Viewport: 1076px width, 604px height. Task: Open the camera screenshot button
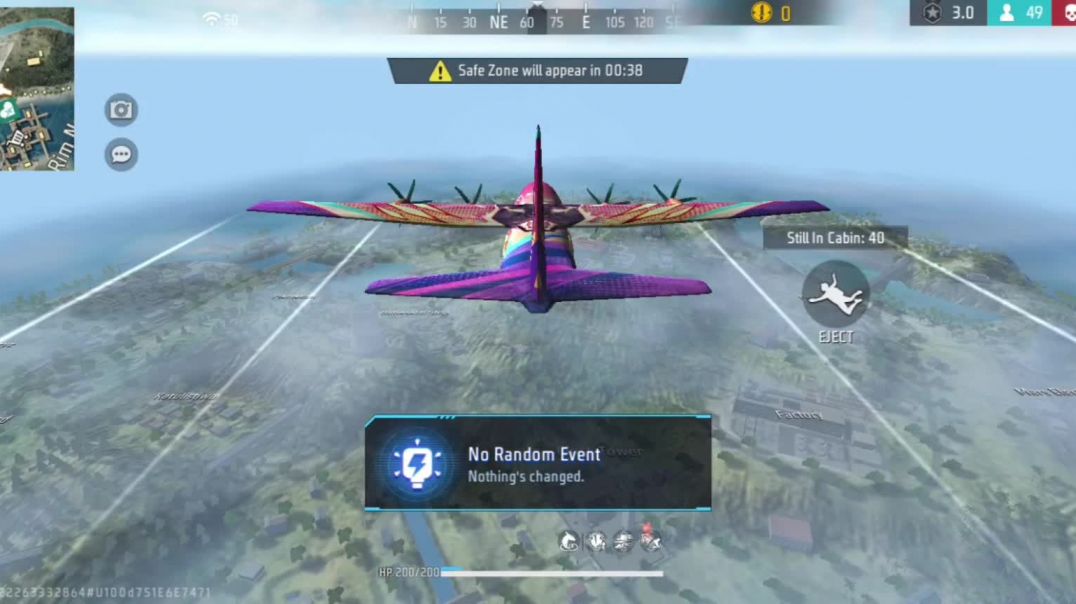(121, 110)
